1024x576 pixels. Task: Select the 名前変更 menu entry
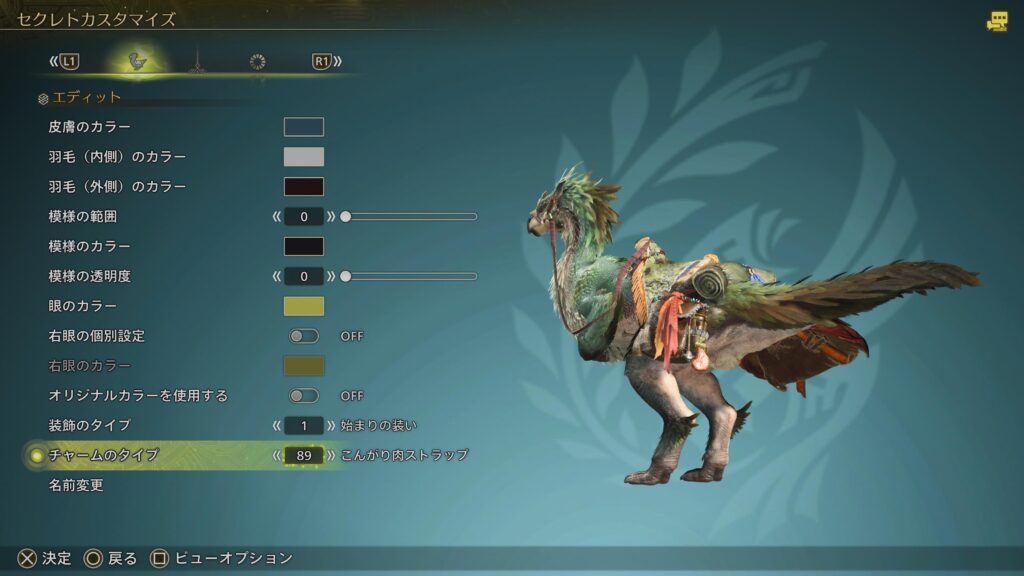(x=76, y=486)
